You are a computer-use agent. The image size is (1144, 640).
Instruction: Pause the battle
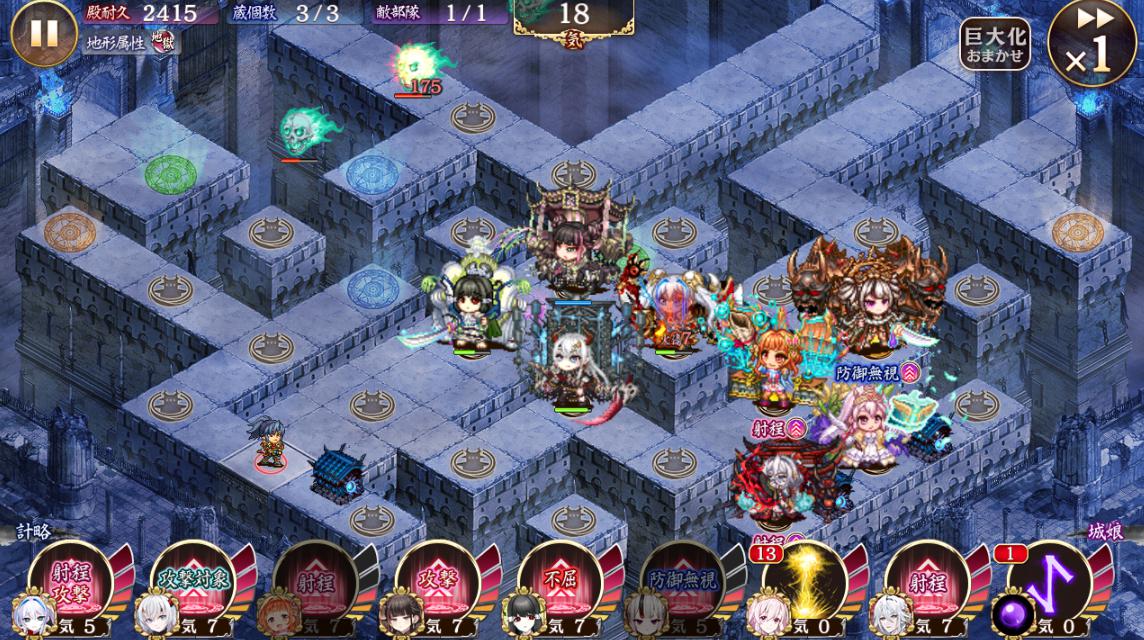44,33
